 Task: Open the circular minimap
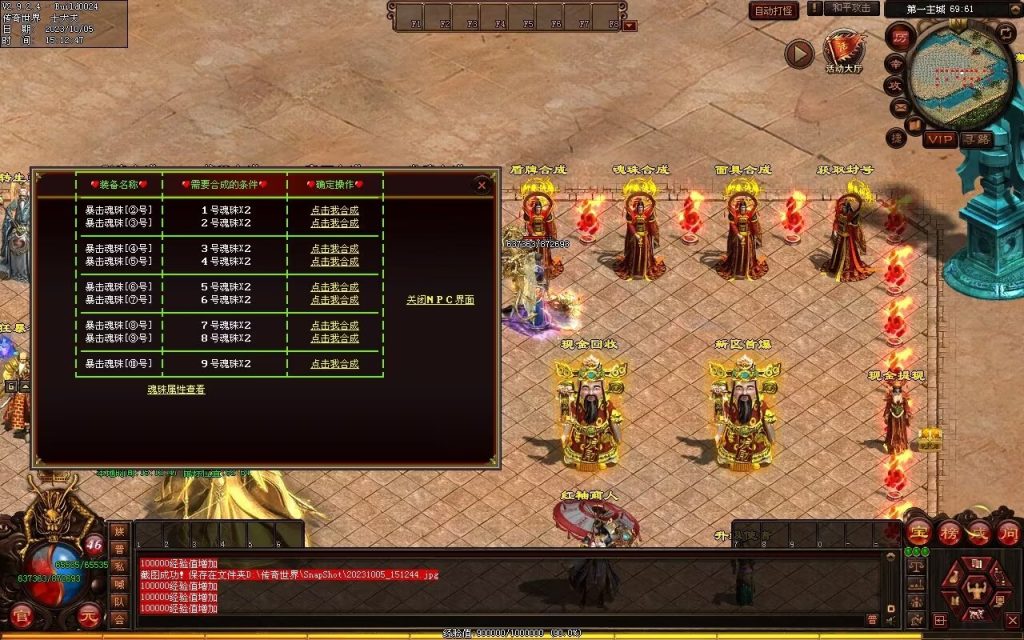tap(961, 70)
